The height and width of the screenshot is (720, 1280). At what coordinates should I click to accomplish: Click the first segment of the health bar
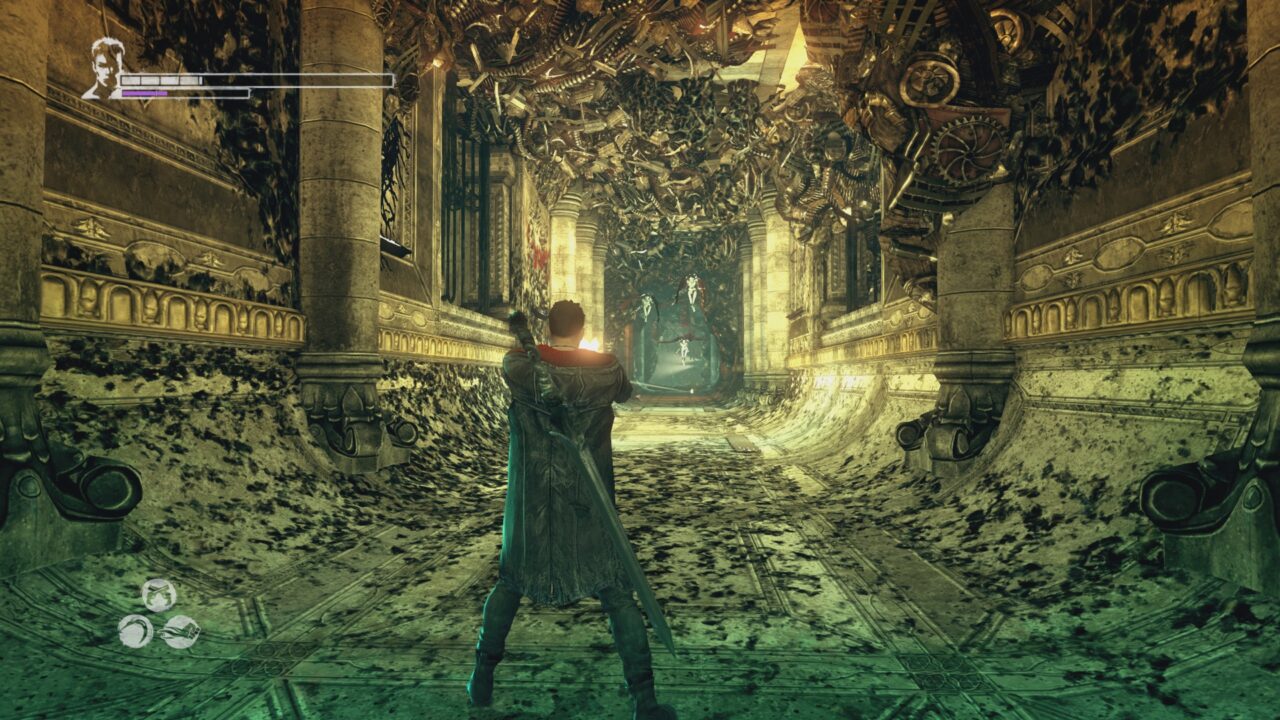pos(130,81)
